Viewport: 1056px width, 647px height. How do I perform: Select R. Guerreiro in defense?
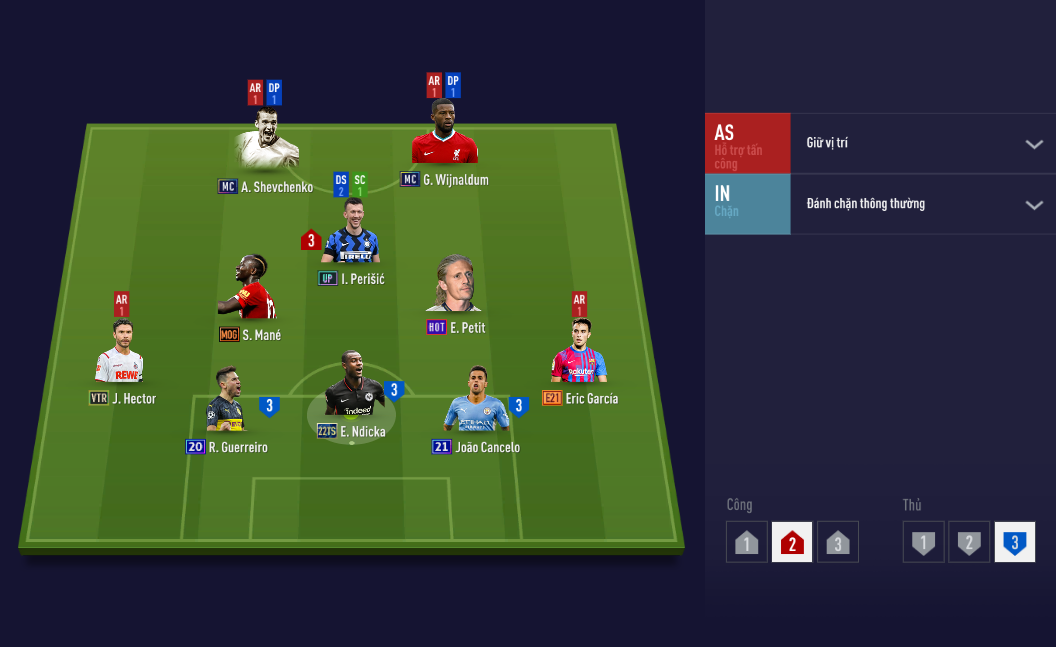(226, 402)
